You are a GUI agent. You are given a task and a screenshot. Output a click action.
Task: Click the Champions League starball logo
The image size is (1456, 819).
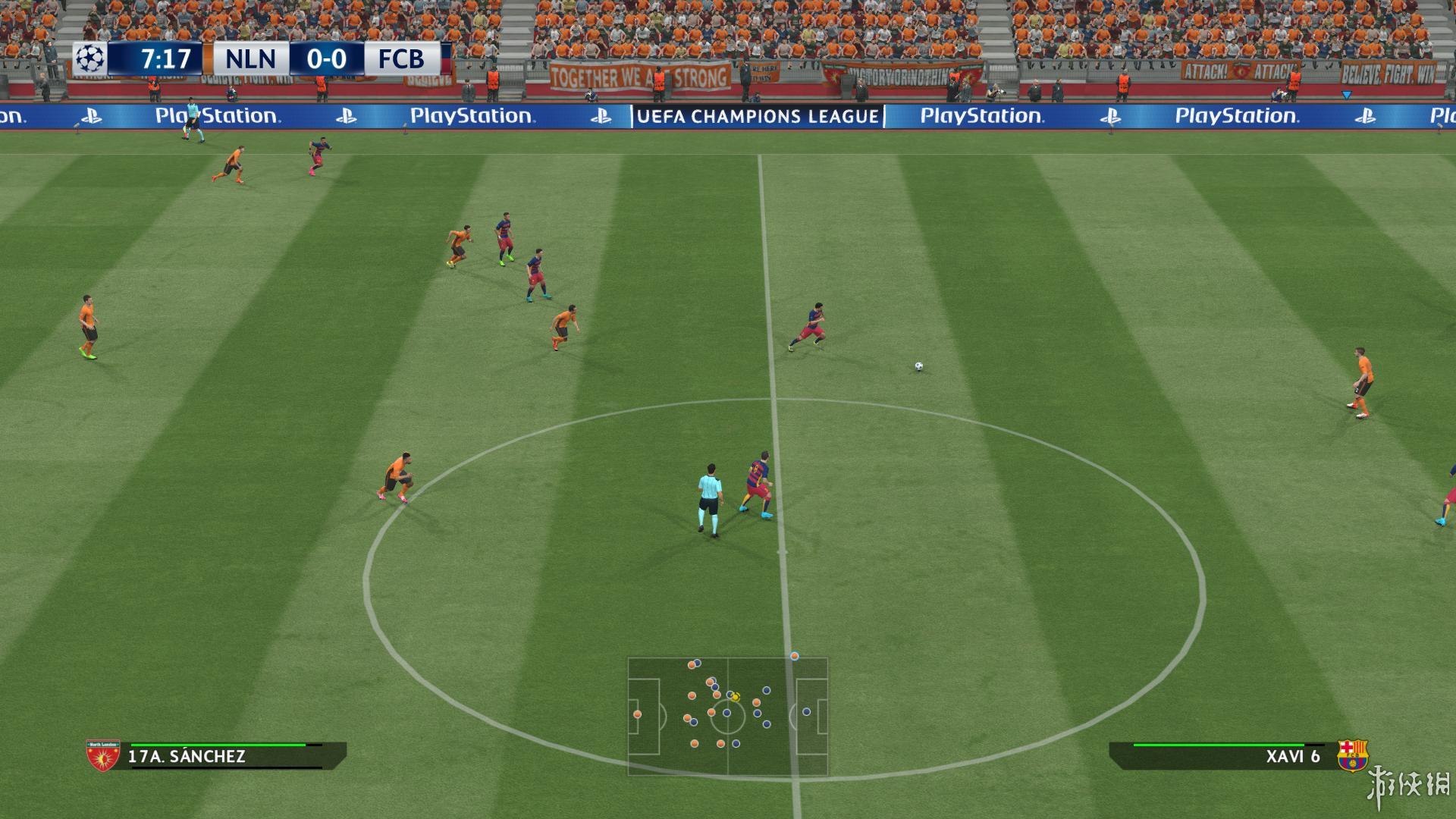tap(90, 58)
